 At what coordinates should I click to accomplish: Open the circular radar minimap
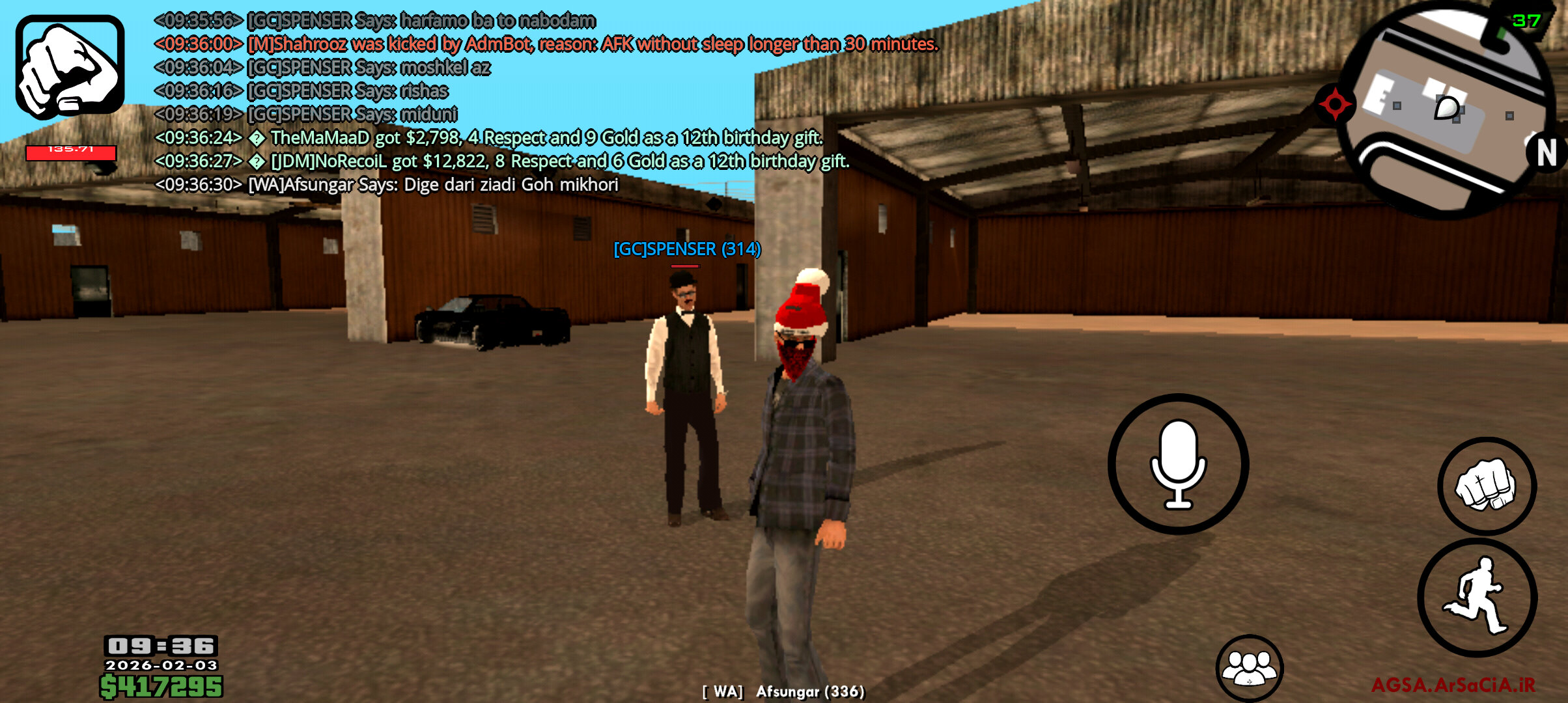coord(1446,111)
